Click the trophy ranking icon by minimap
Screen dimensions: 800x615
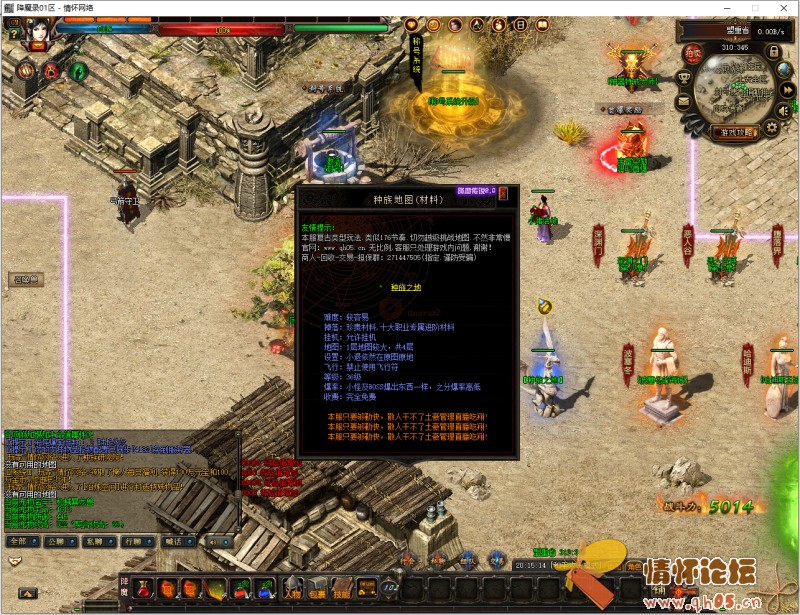(684, 77)
